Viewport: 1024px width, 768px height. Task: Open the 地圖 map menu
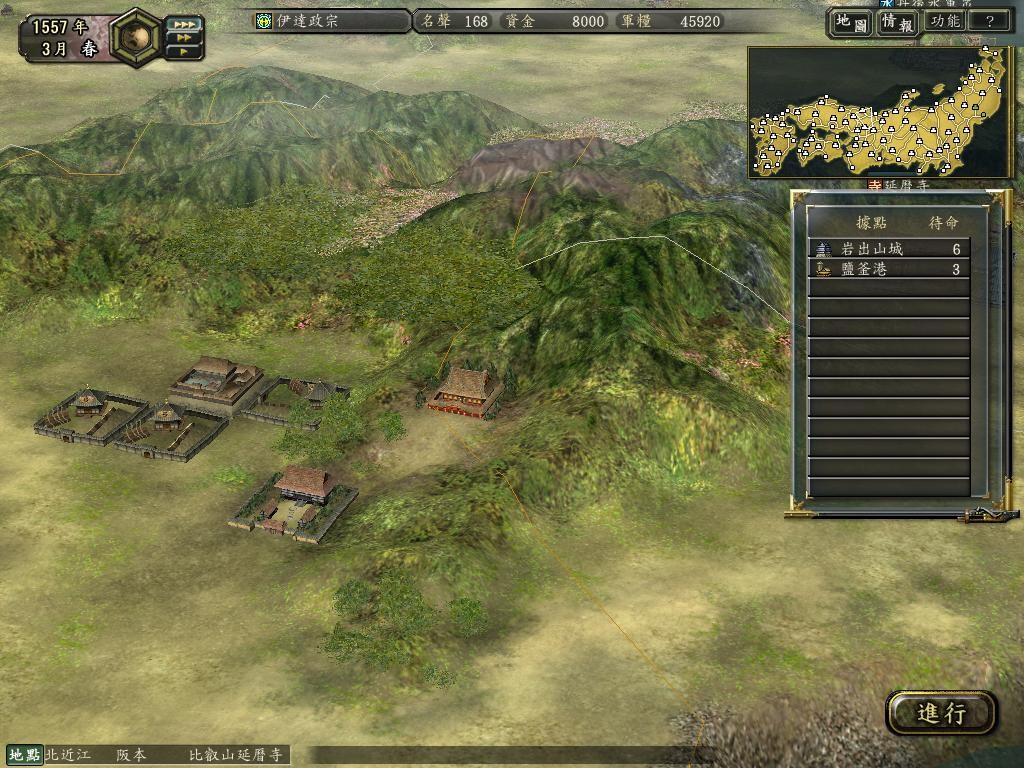[x=850, y=22]
